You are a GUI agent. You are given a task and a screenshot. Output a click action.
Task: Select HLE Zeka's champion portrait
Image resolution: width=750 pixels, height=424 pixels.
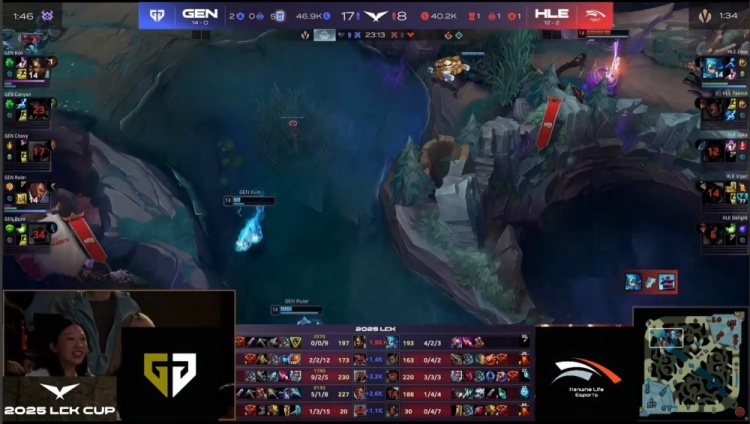point(713,150)
